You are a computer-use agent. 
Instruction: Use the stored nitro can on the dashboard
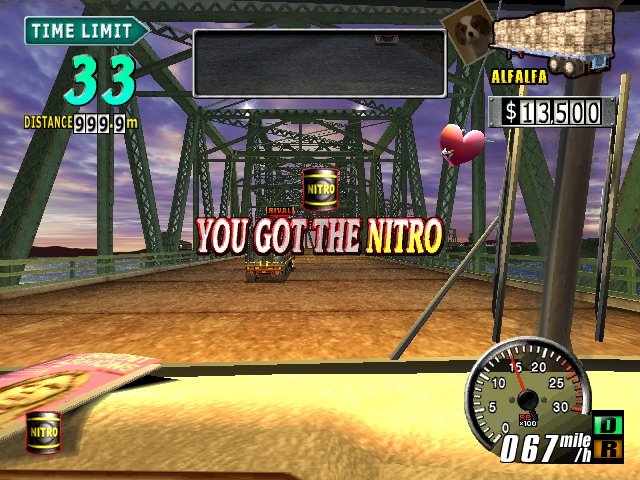point(43,432)
